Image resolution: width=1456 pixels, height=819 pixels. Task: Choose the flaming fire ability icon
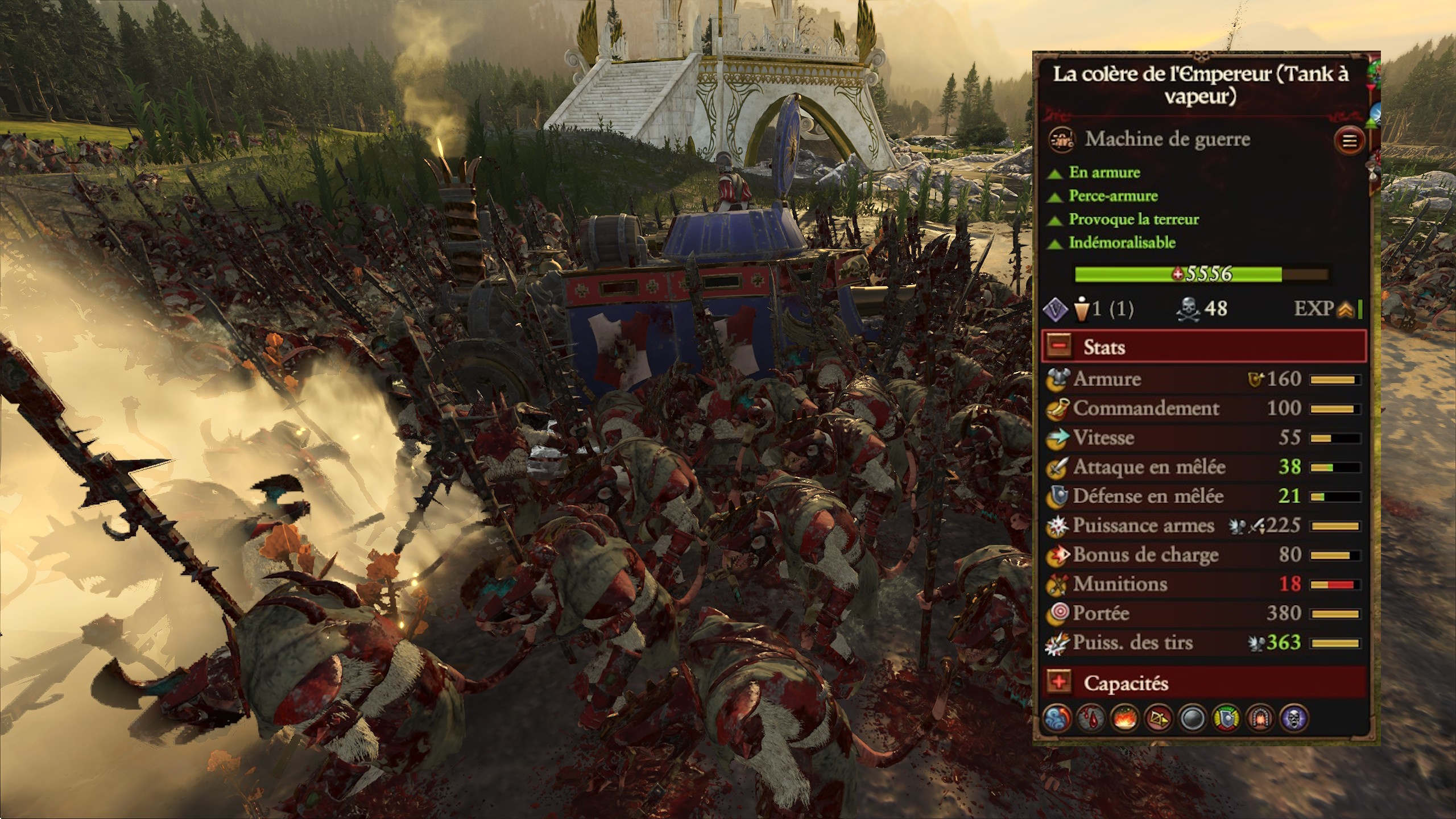[x=1125, y=718]
